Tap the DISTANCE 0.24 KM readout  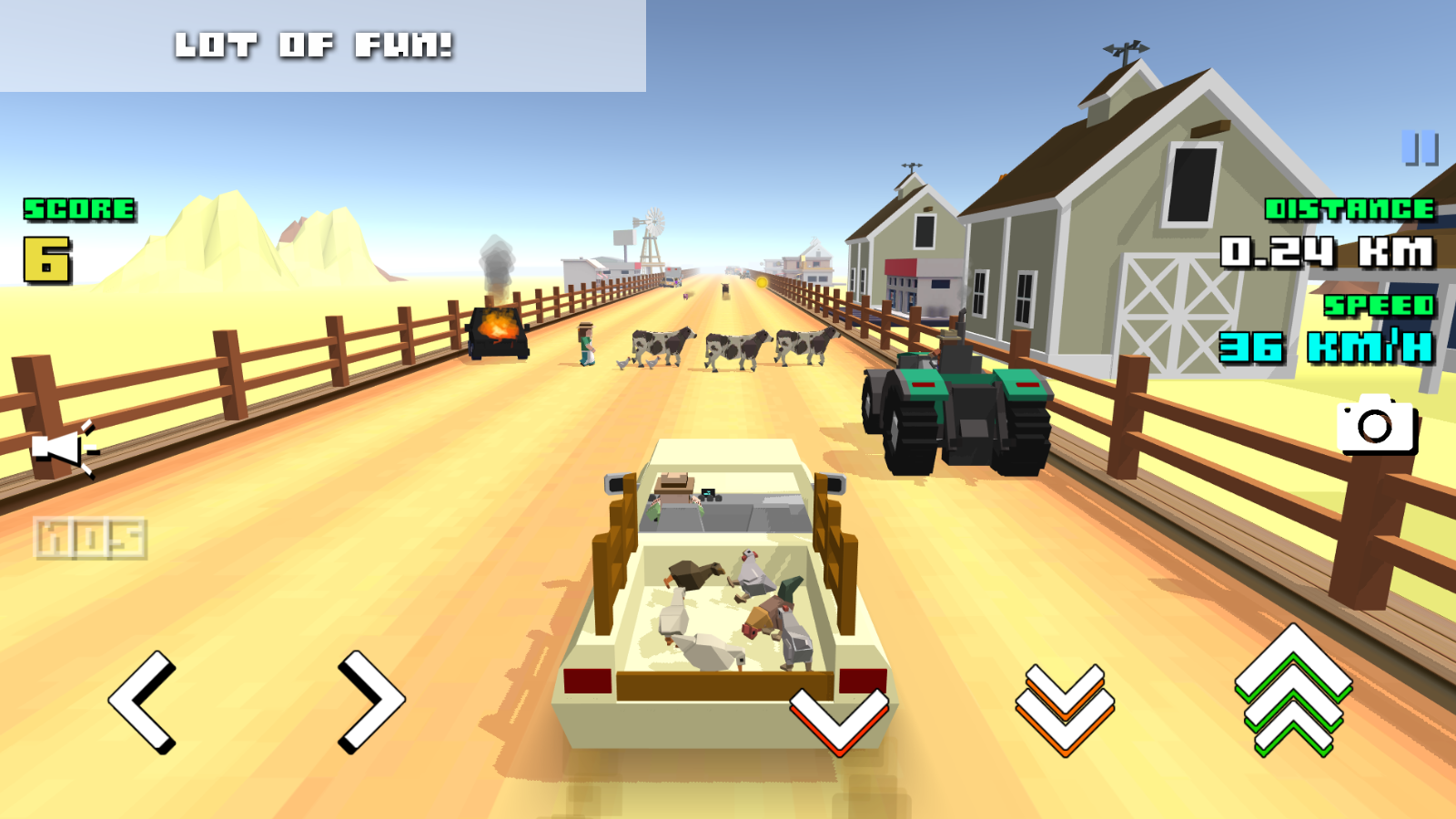point(1329,232)
